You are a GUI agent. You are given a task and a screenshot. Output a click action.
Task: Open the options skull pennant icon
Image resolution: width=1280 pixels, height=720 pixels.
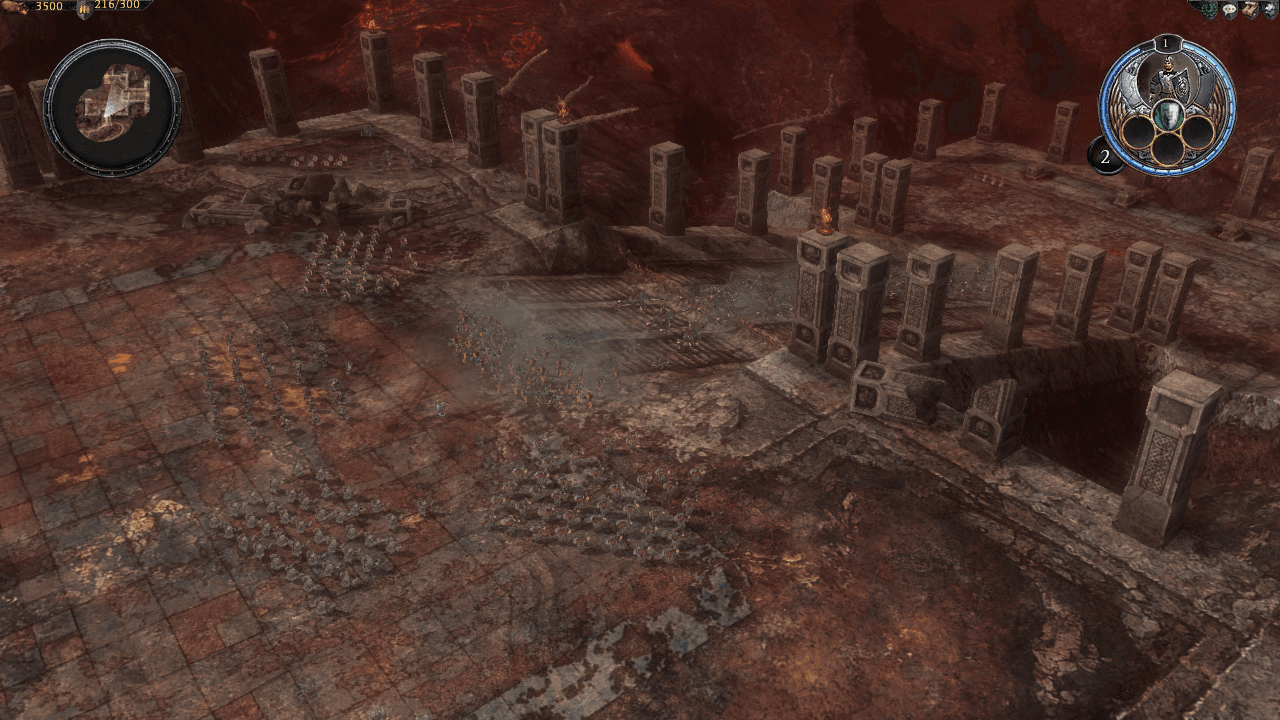1269,9
